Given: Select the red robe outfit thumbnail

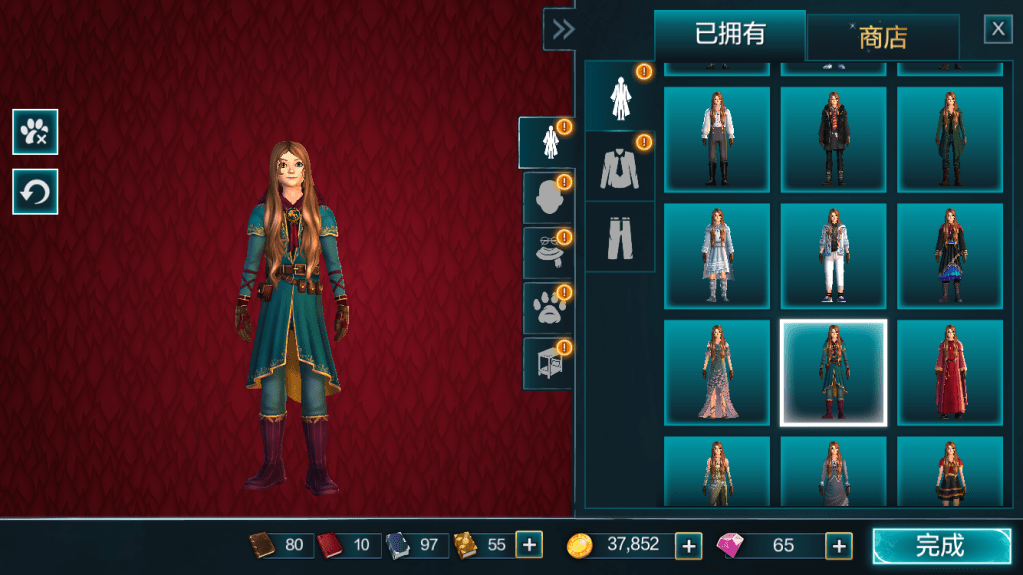Looking at the screenshot, I should pos(949,373).
